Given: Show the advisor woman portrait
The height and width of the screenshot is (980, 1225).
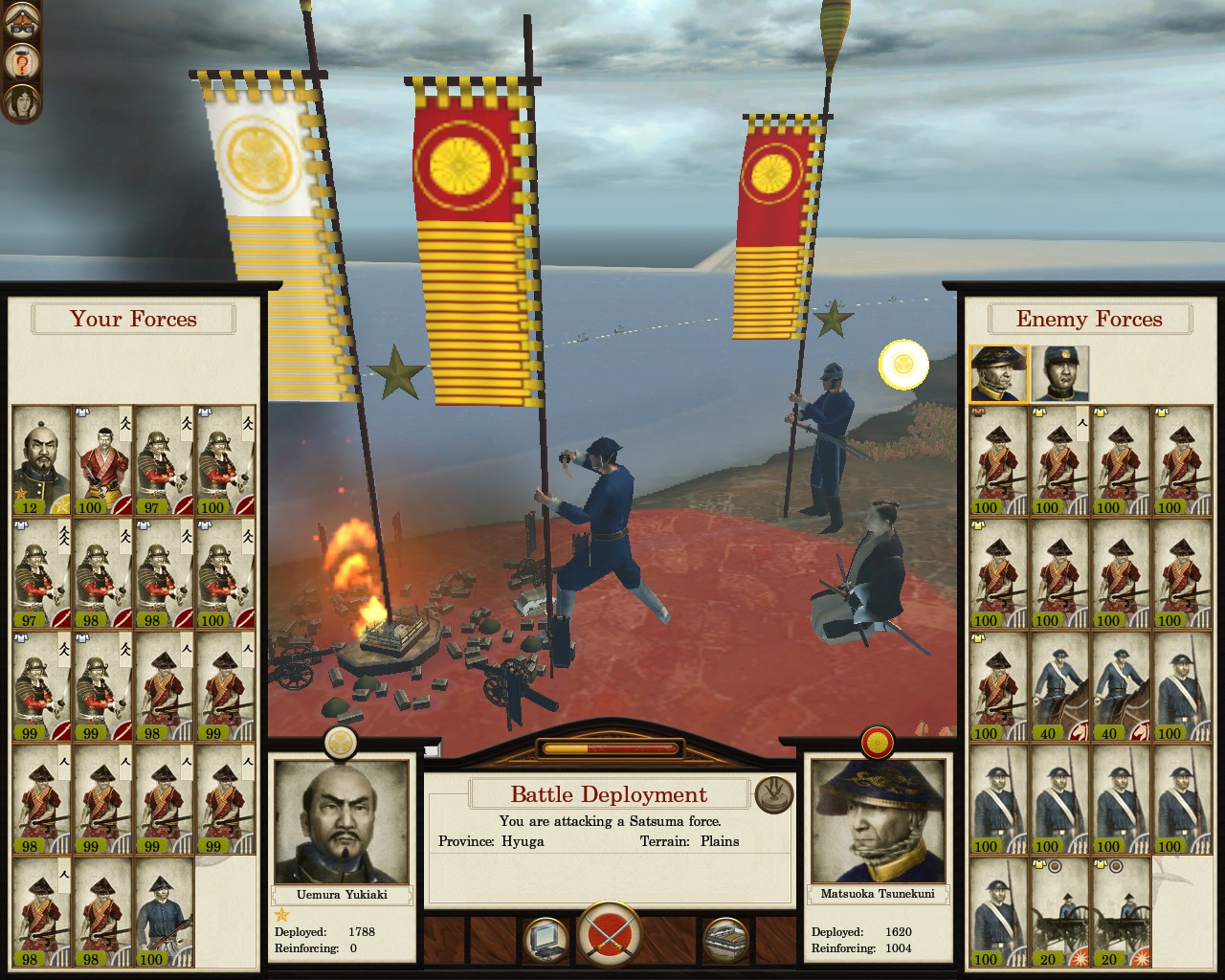Looking at the screenshot, I should 21,102.
